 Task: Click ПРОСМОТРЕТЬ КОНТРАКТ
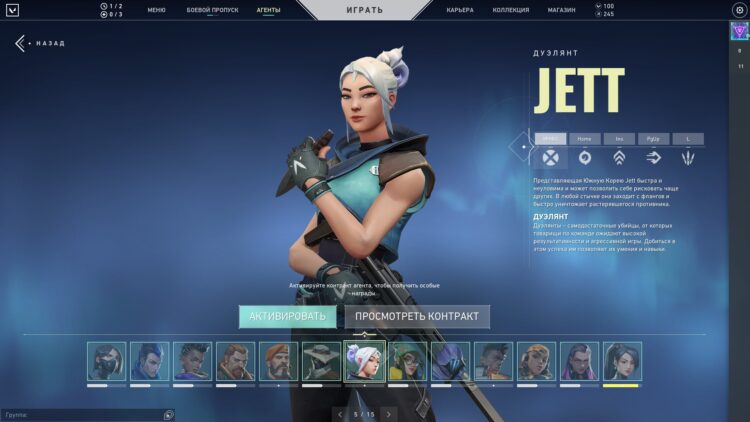(x=418, y=317)
